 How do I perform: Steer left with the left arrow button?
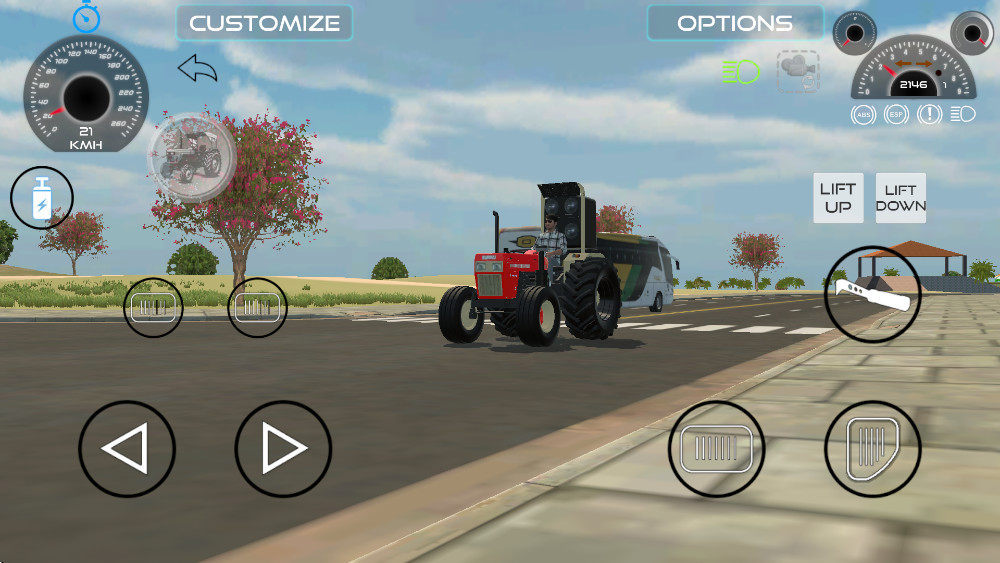(x=127, y=449)
